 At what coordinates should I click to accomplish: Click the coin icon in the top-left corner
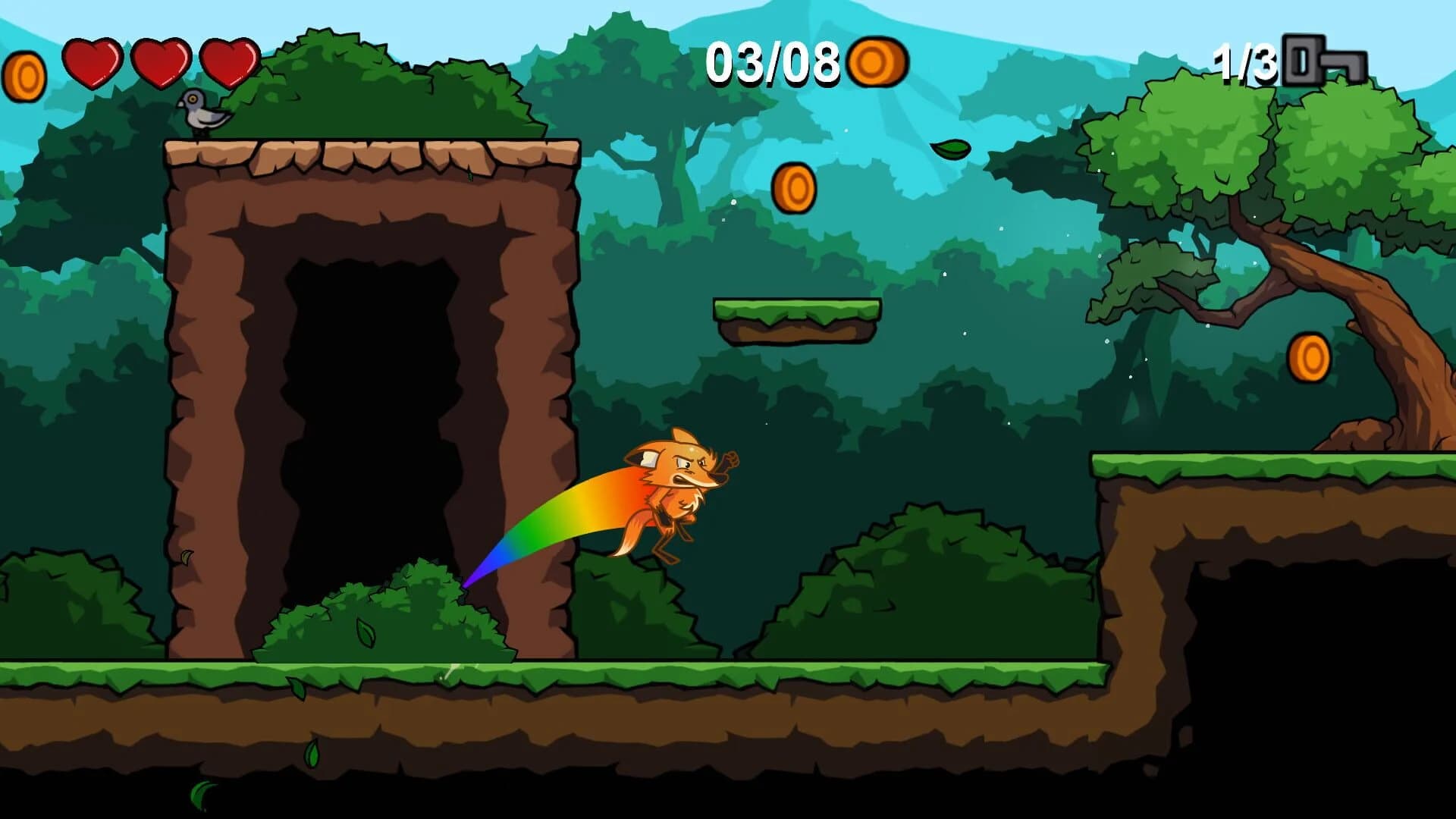pyautogui.click(x=25, y=76)
